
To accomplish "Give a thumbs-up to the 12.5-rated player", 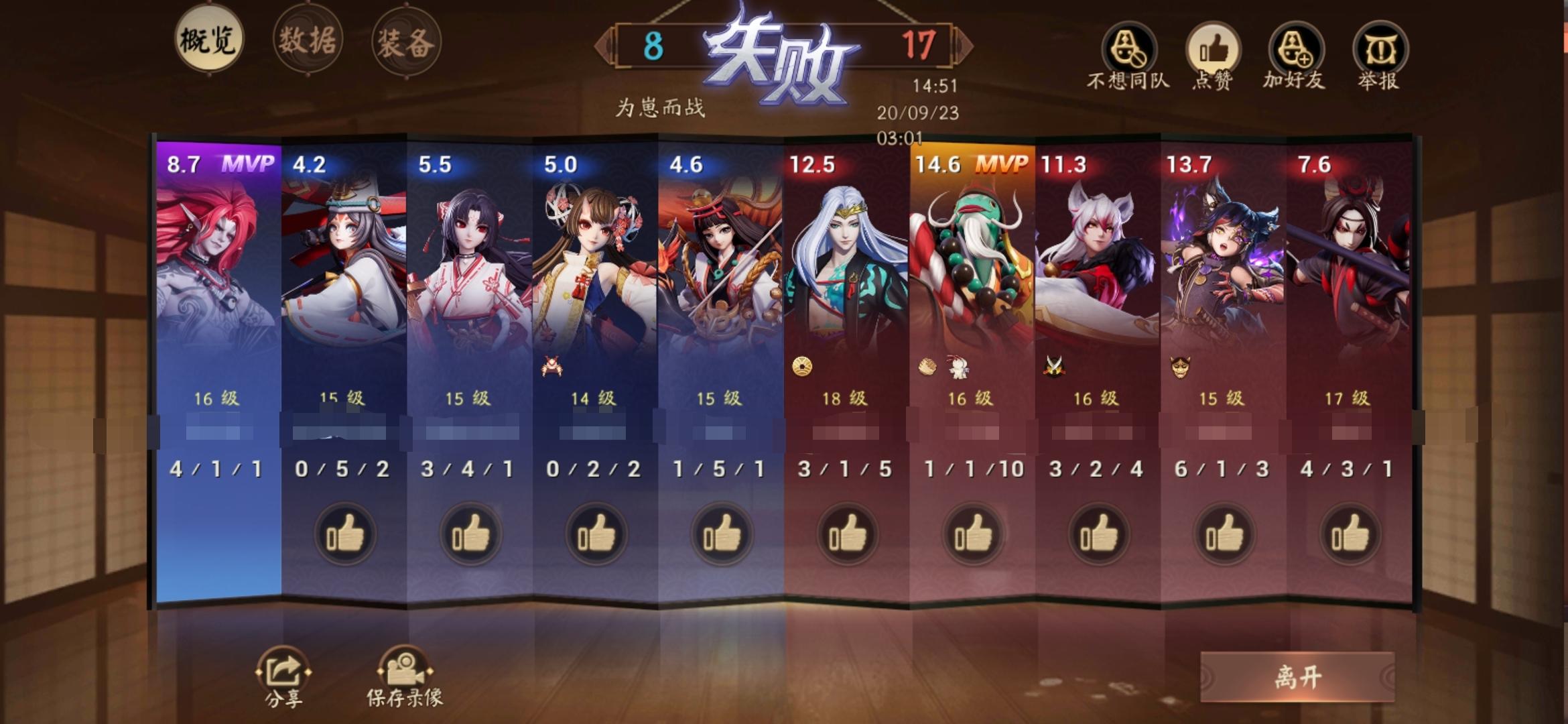I will (846, 532).
